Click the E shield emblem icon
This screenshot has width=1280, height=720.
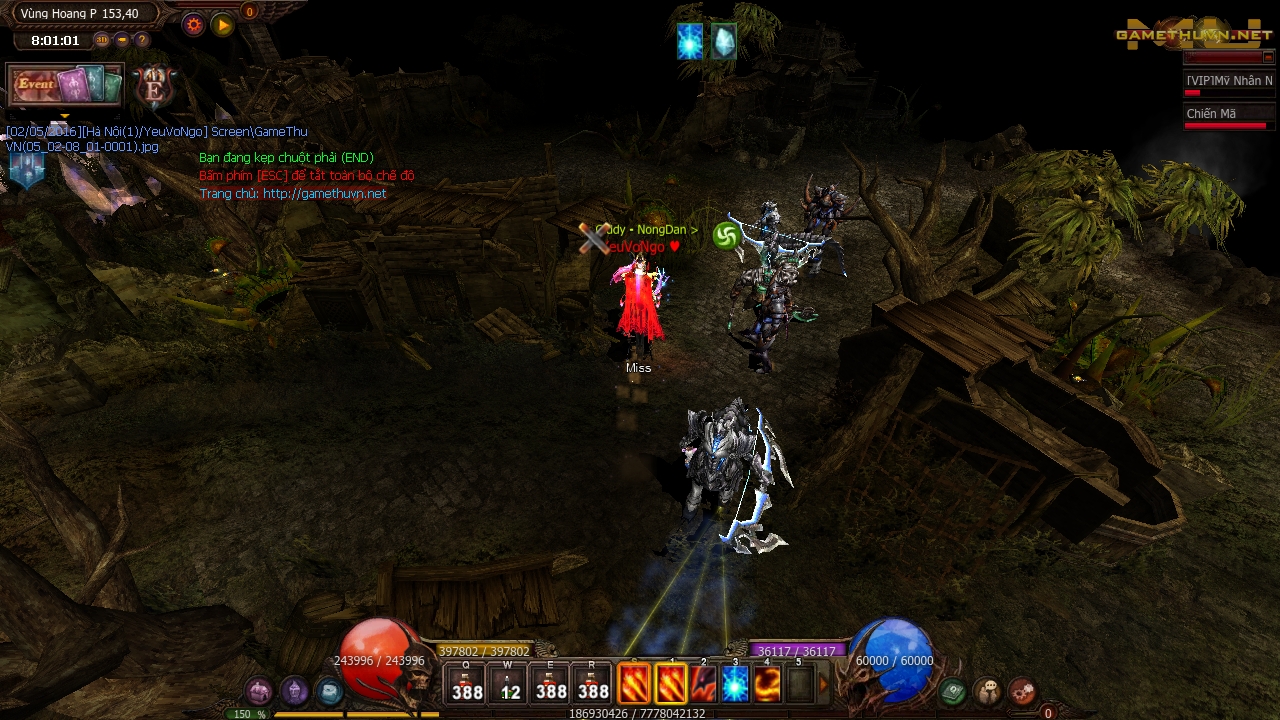pyautogui.click(x=154, y=87)
